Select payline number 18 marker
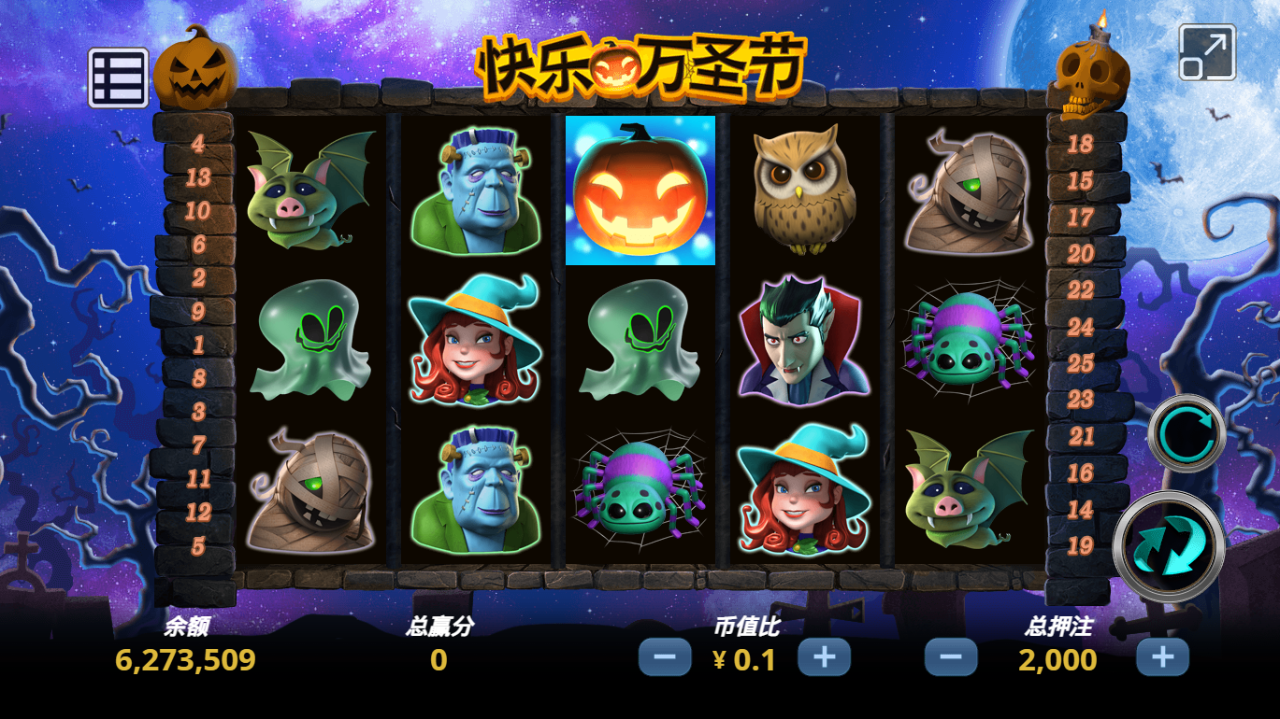The height and width of the screenshot is (719, 1280). click(x=1080, y=144)
